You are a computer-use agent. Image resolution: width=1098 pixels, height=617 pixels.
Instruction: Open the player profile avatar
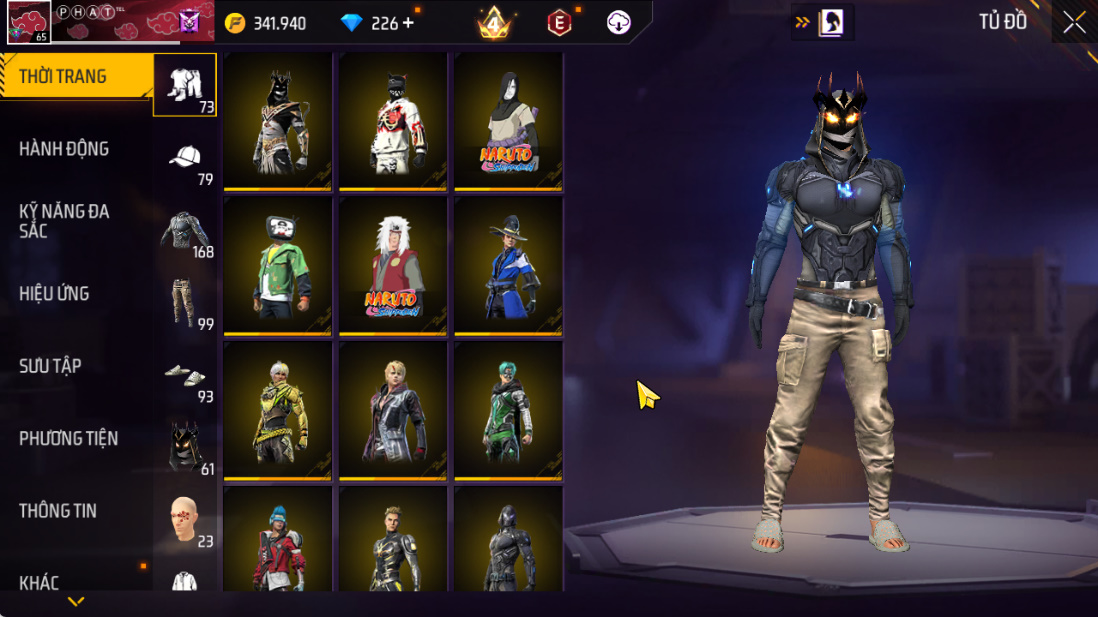28,22
